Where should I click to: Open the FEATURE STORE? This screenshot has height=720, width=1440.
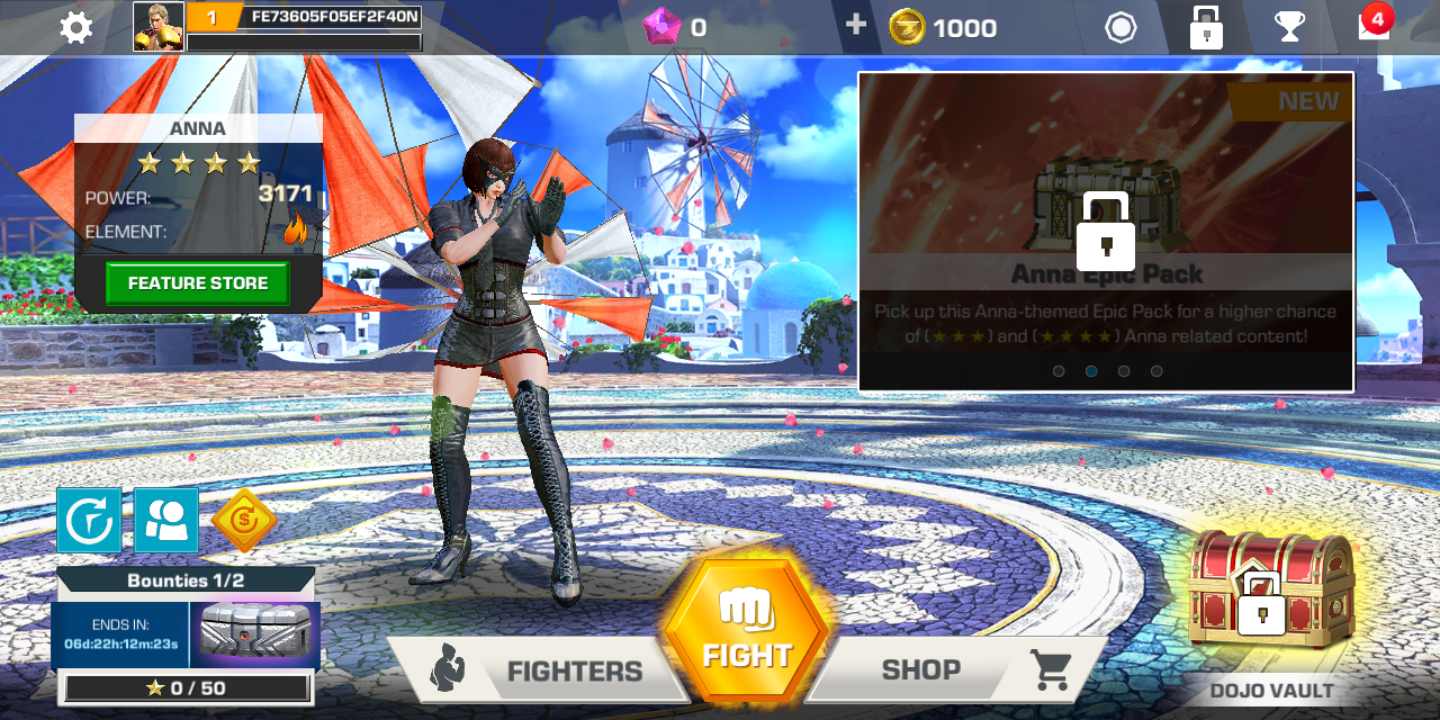197,283
